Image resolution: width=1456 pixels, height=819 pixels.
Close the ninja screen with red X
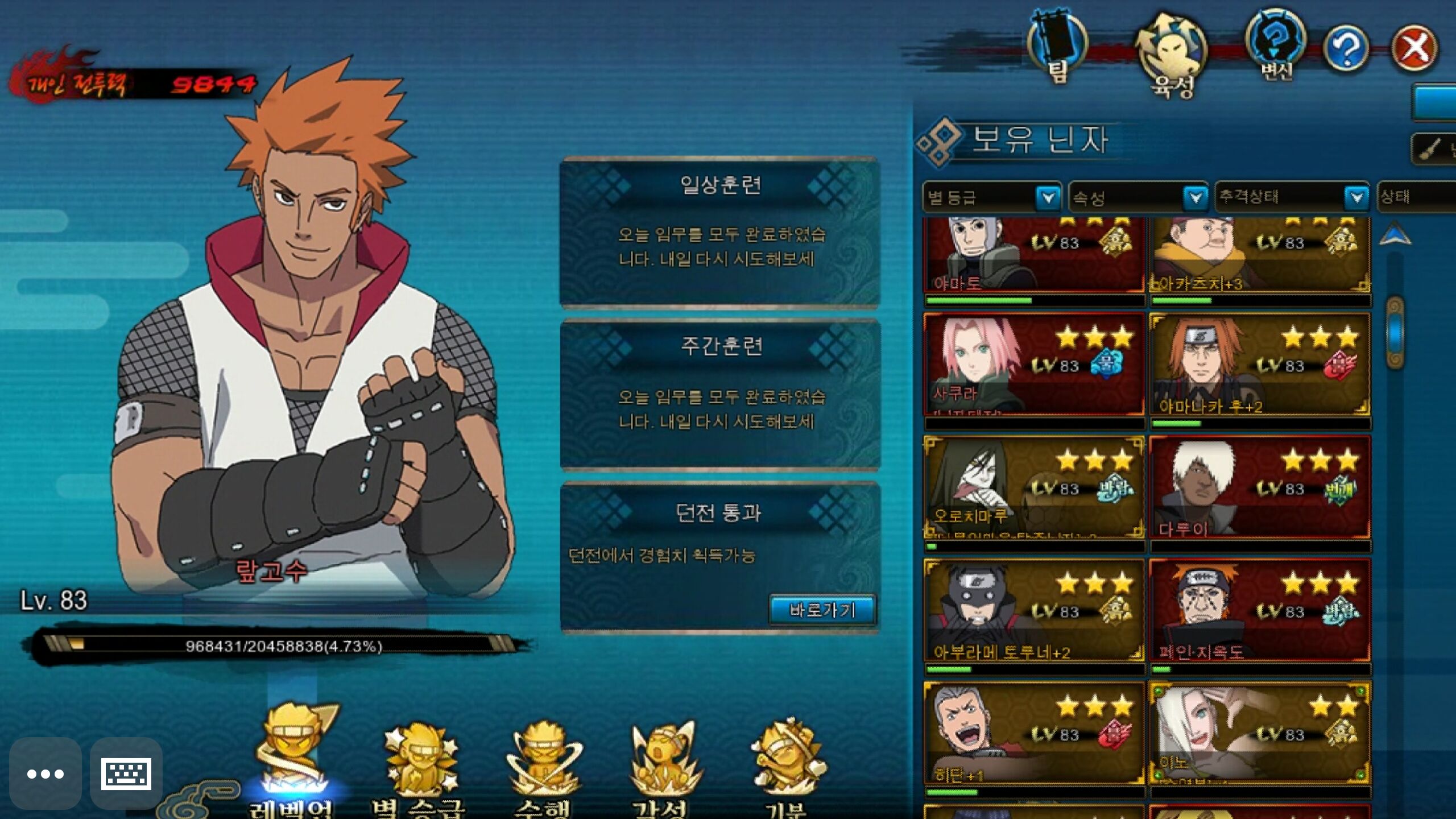(1414, 48)
